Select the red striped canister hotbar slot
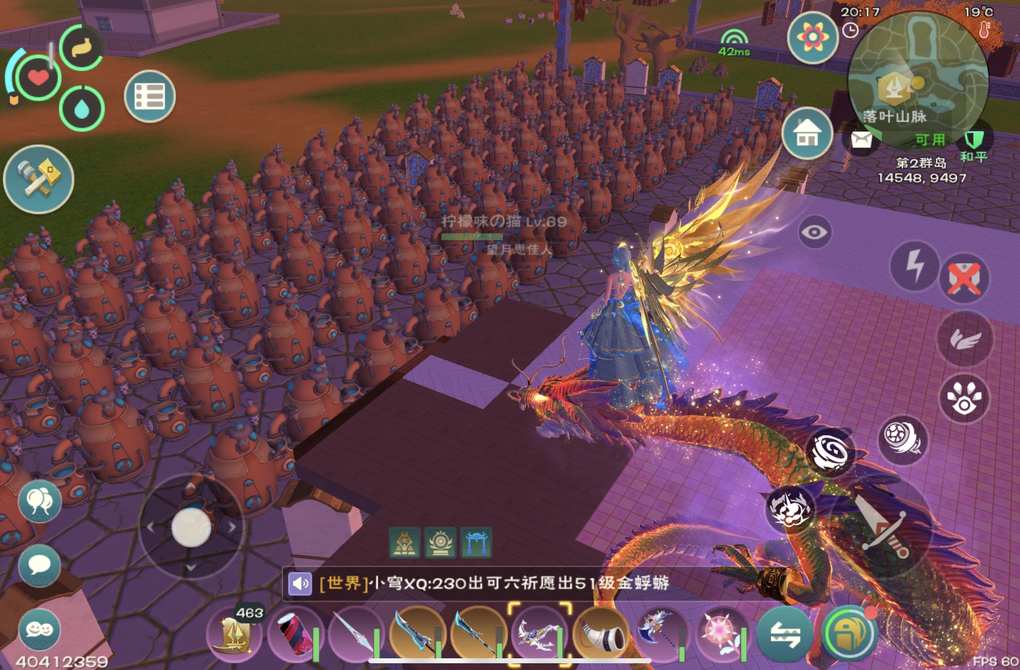This screenshot has width=1020, height=670. pos(295,634)
